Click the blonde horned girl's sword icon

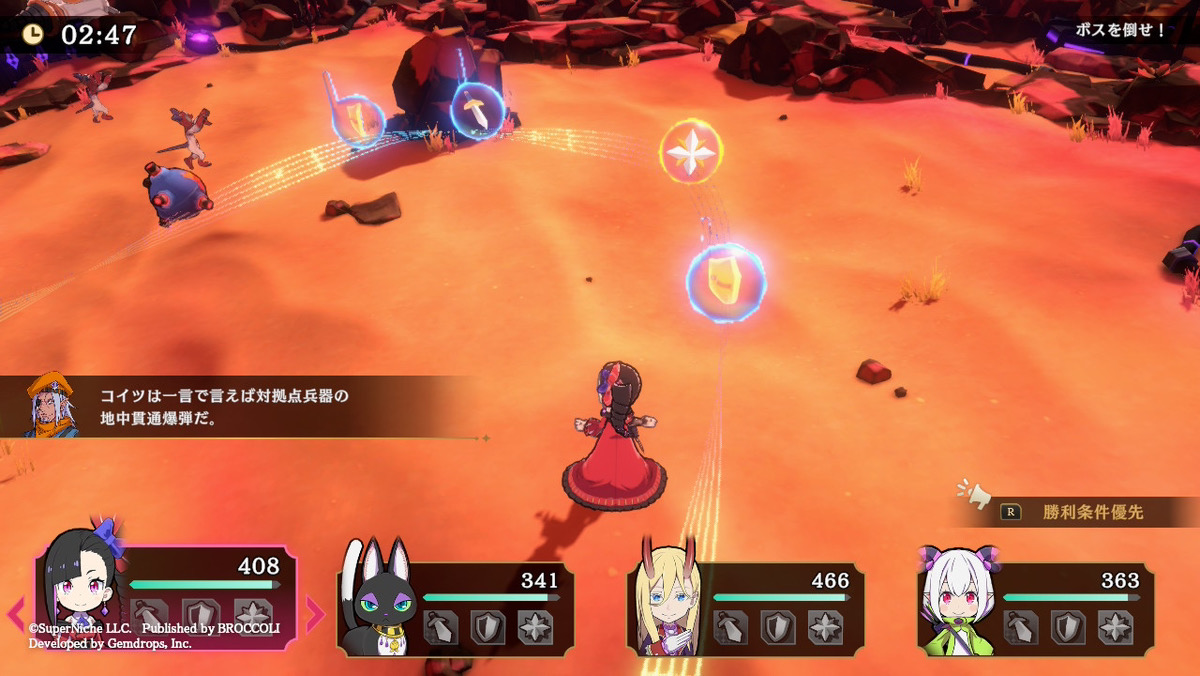coord(730,627)
